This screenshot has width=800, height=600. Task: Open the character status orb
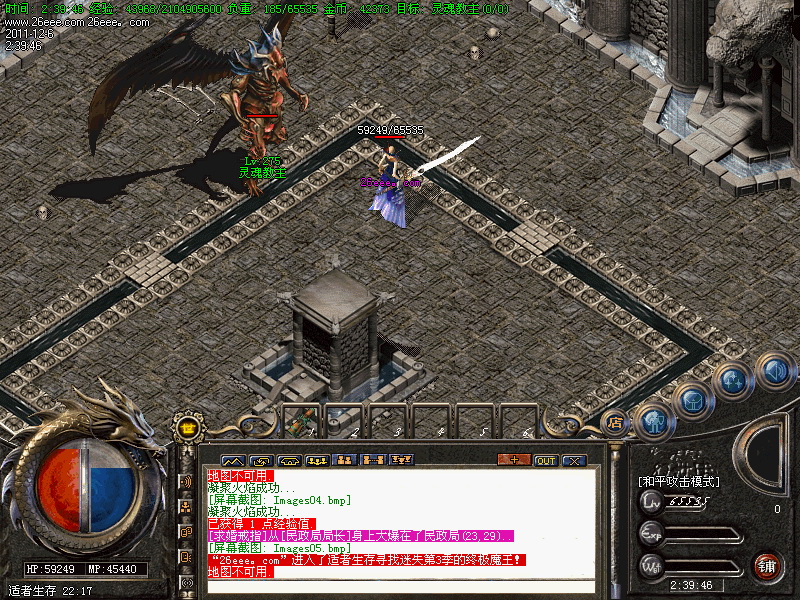click(653, 420)
